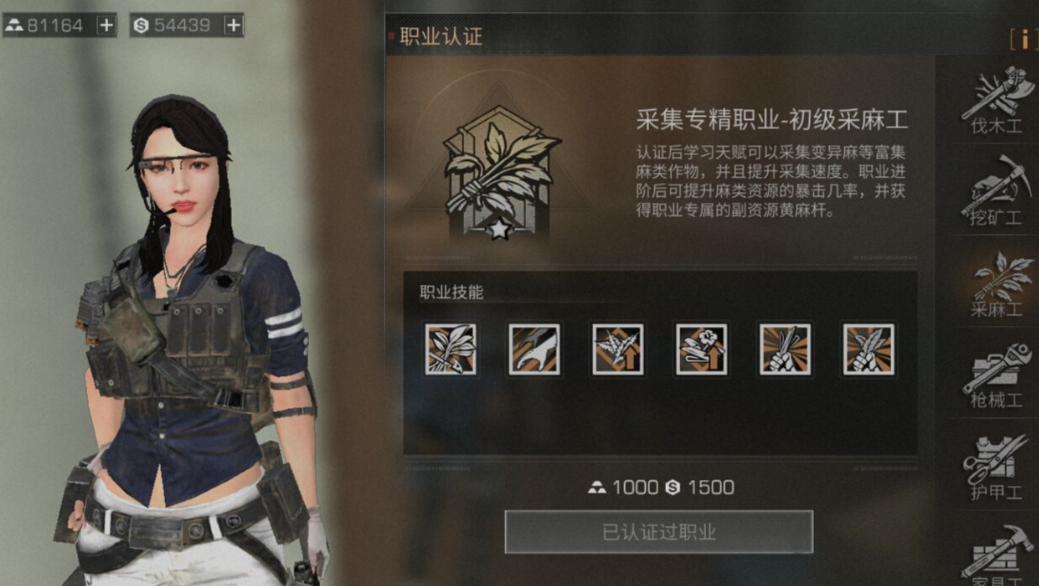Select the flower and hand up-arrow skill
Screen dimensions: 1039x586
tap(701, 349)
